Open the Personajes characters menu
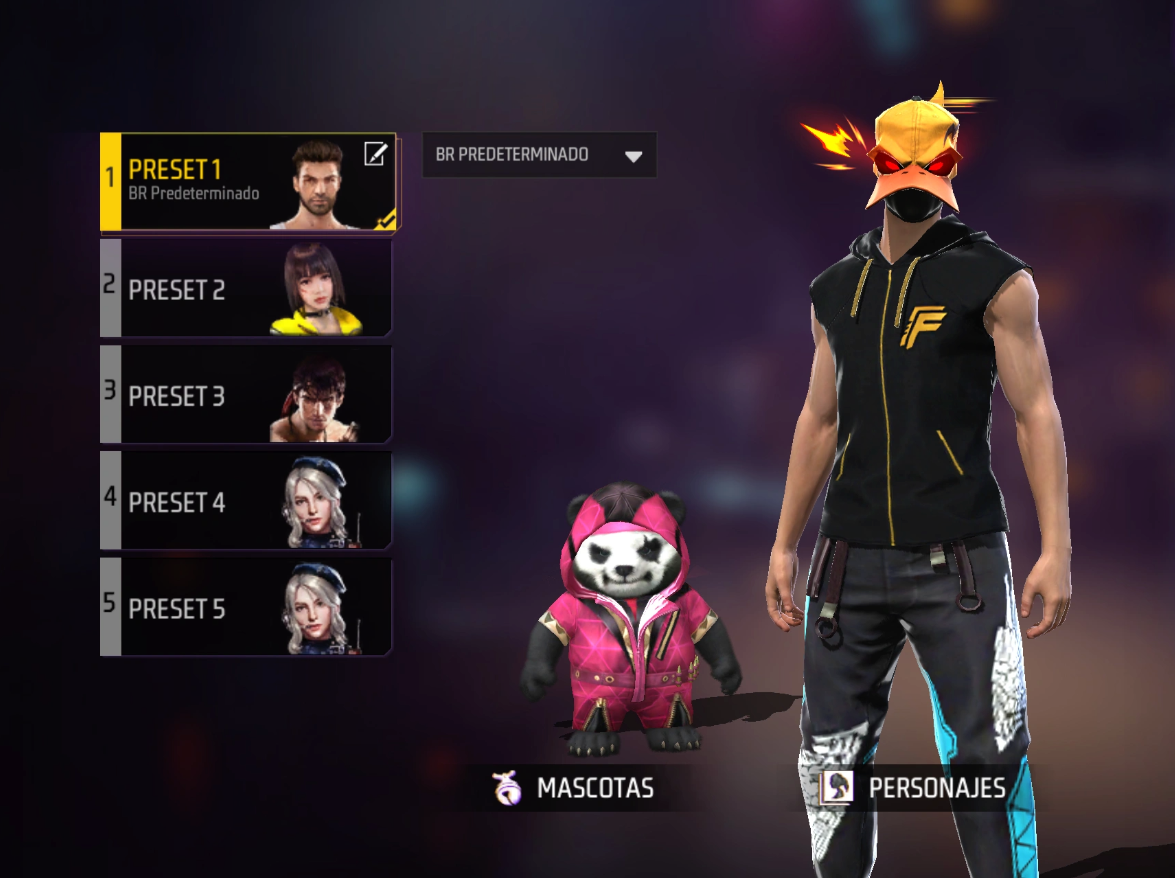This screenshot has height=878, width=1175. click(913, 788)
